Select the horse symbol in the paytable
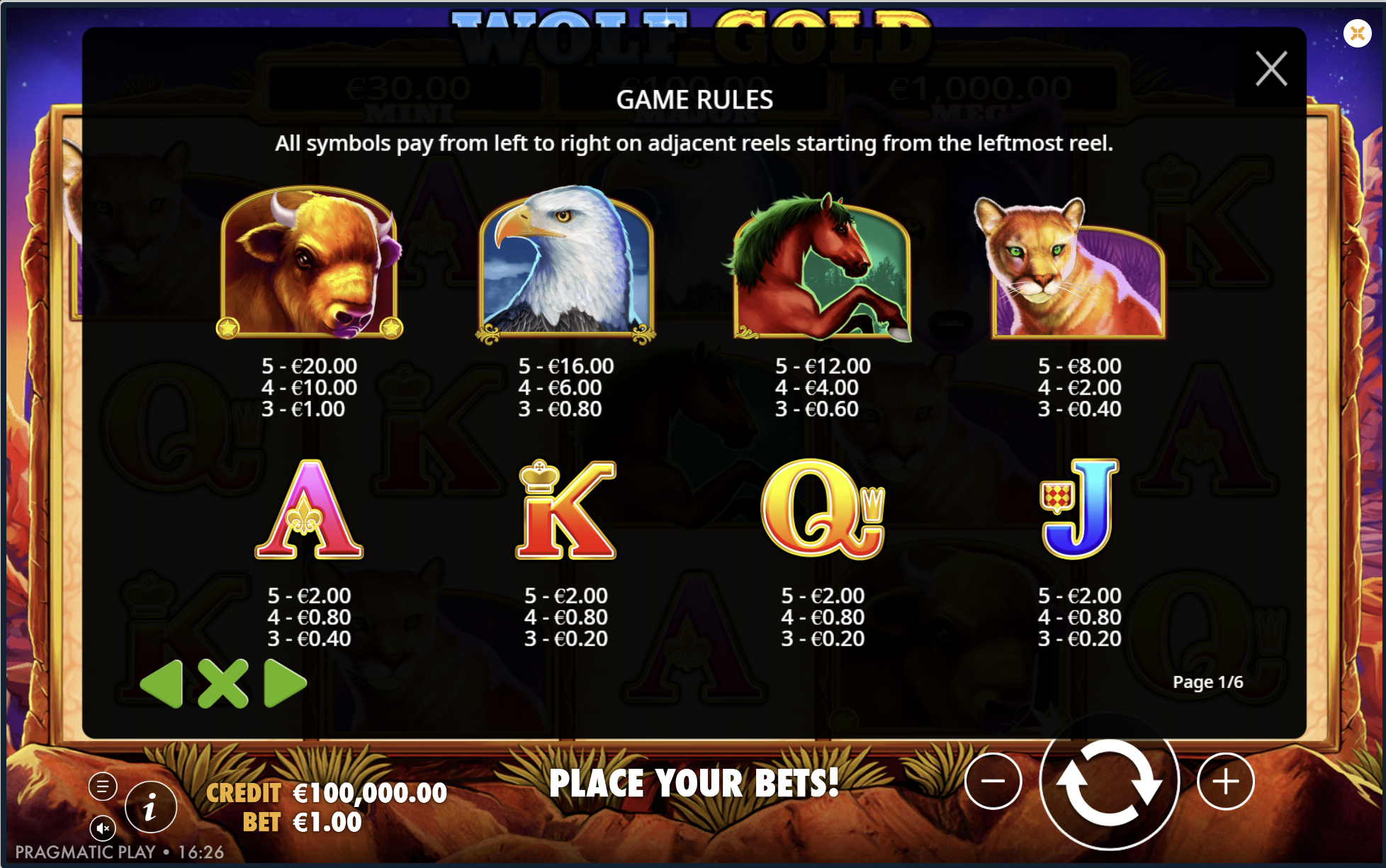1386x868 pixels. coord(822,266)
